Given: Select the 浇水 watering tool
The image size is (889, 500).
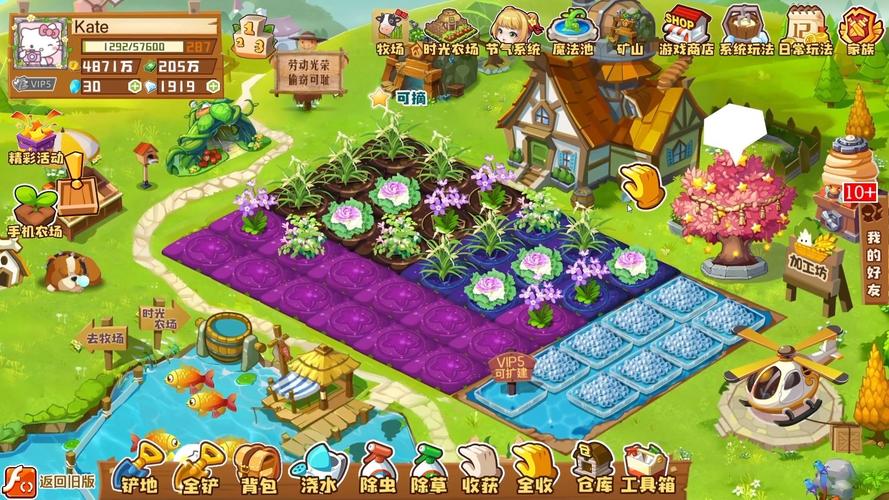Looking at the screenshot, I should click(x=316, y=470).
